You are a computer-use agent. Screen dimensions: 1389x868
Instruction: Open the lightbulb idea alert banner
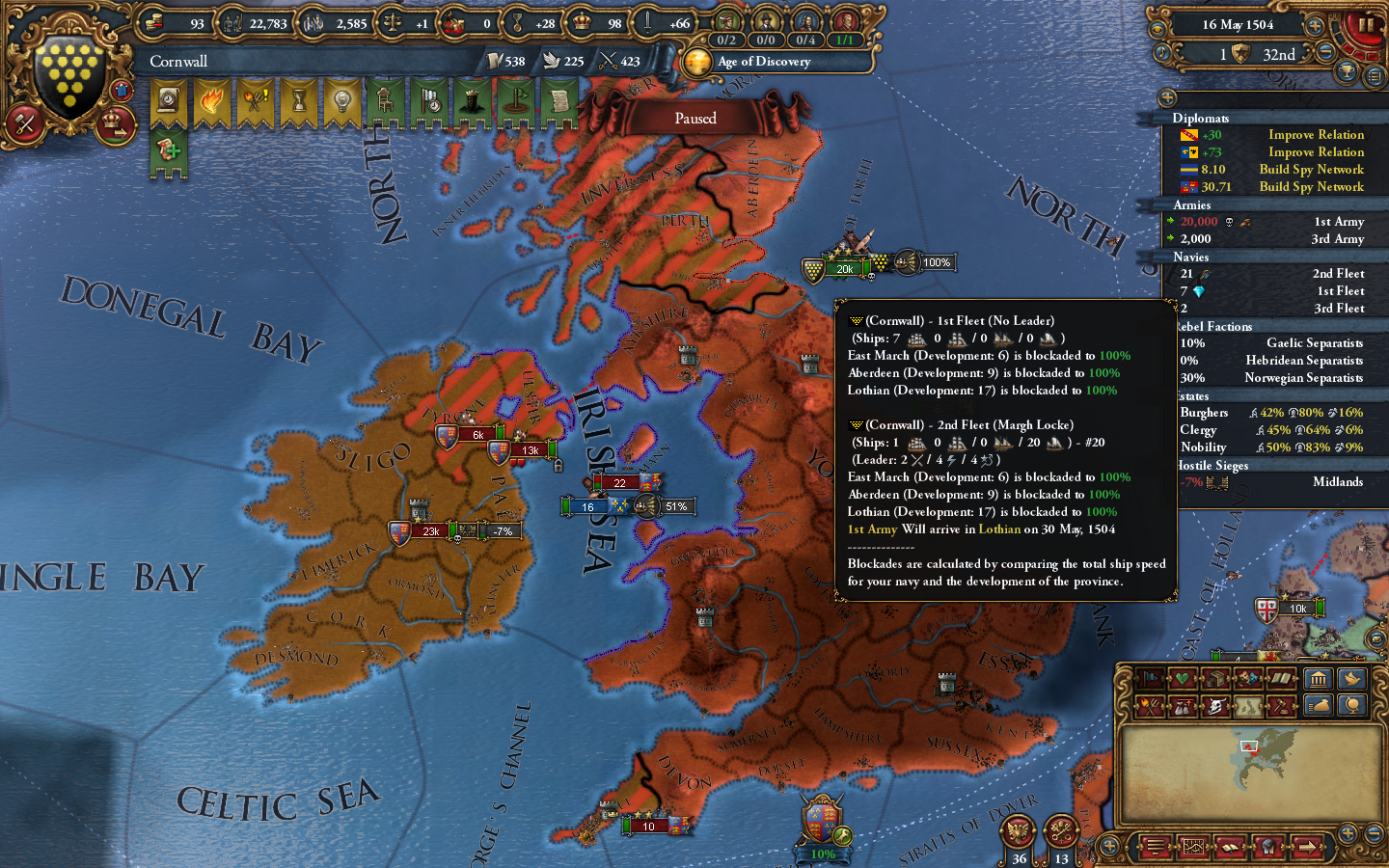click(x=340, y=101)
